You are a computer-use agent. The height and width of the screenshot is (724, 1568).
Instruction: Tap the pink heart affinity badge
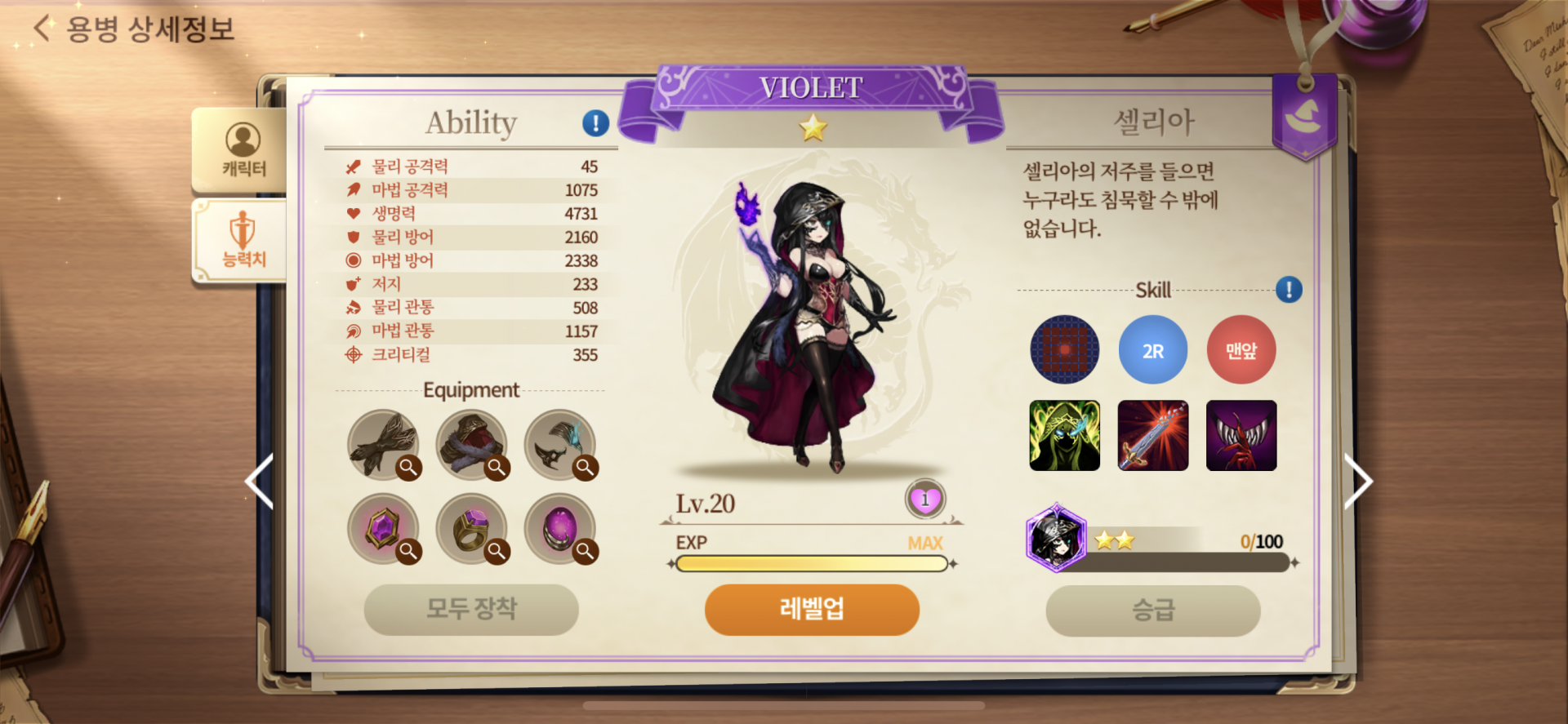pyautogui.click(x=924, y=500)
